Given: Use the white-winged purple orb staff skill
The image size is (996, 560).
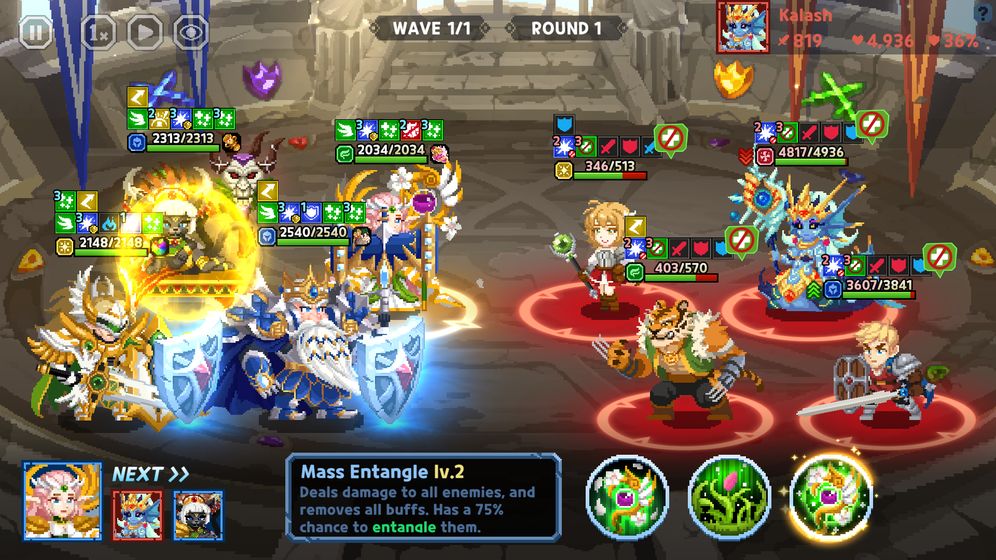Looking at the screenshot, I should [x=627, y=496].
